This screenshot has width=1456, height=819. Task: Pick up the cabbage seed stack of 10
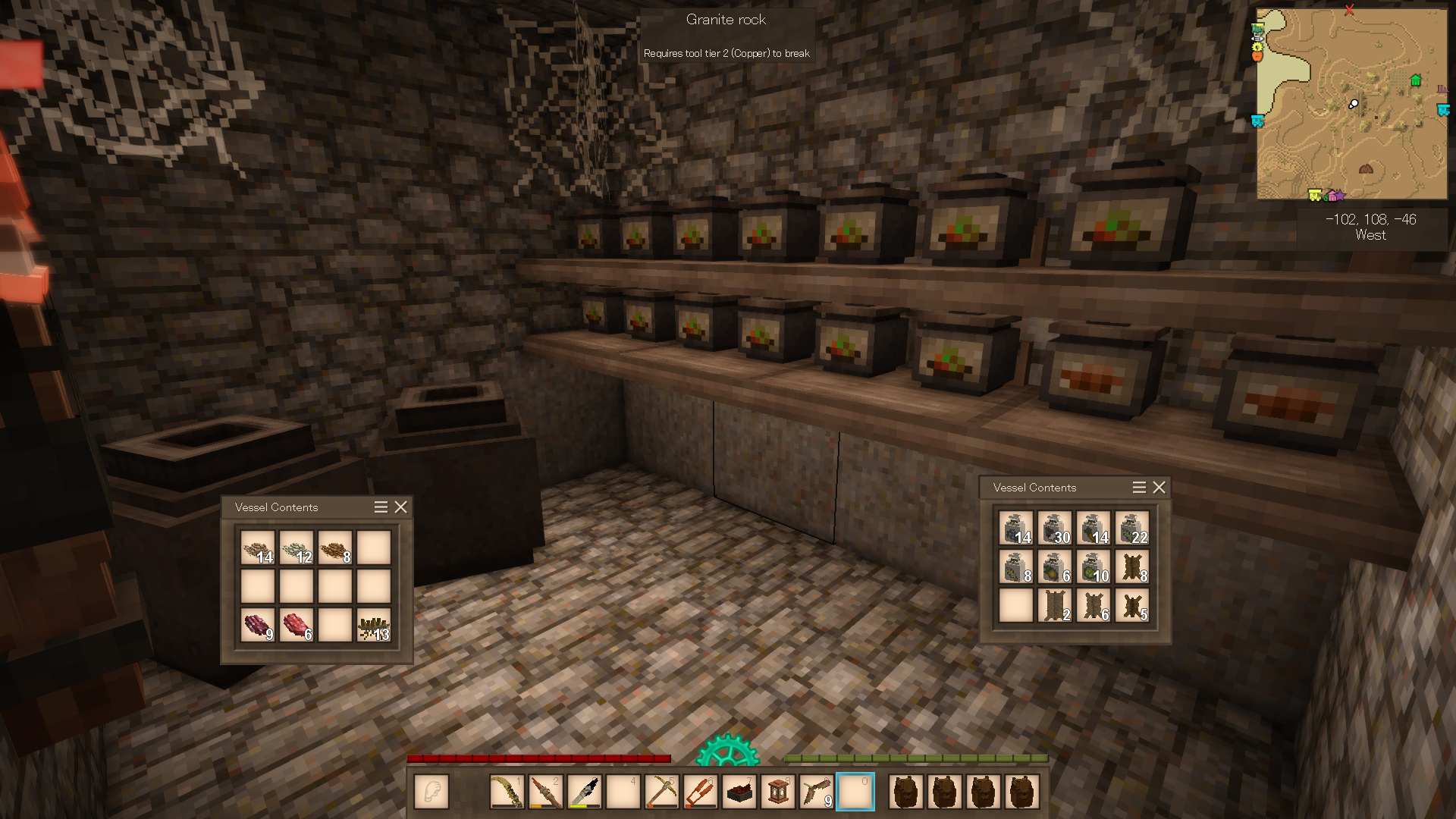pos(1094,567)
